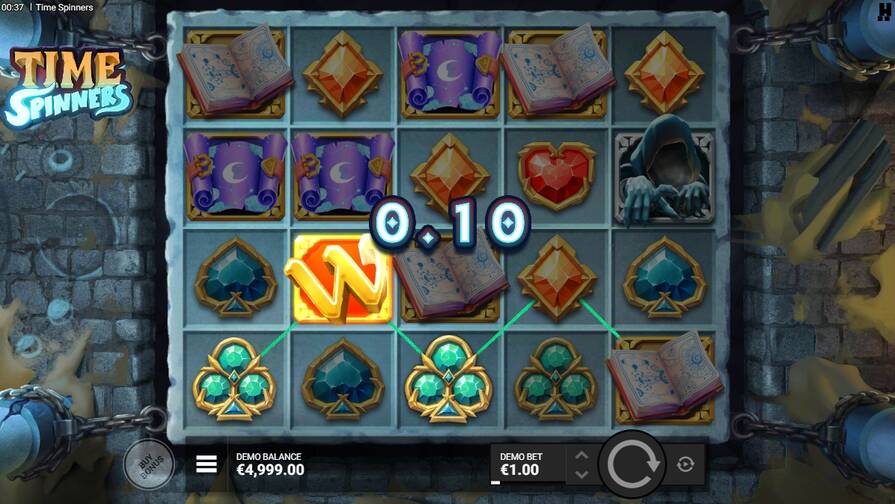
Task: Spin the reels with the circular arrow
Action: (x=633, y=464)
